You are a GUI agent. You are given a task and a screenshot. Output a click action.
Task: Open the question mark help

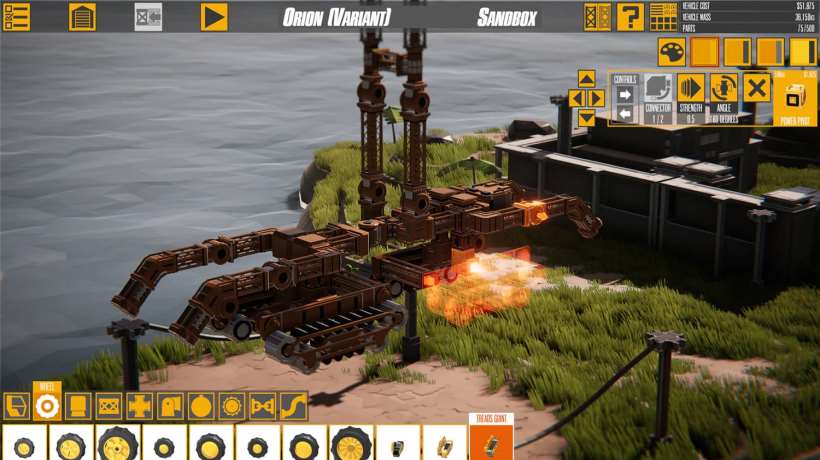(630, 17)
